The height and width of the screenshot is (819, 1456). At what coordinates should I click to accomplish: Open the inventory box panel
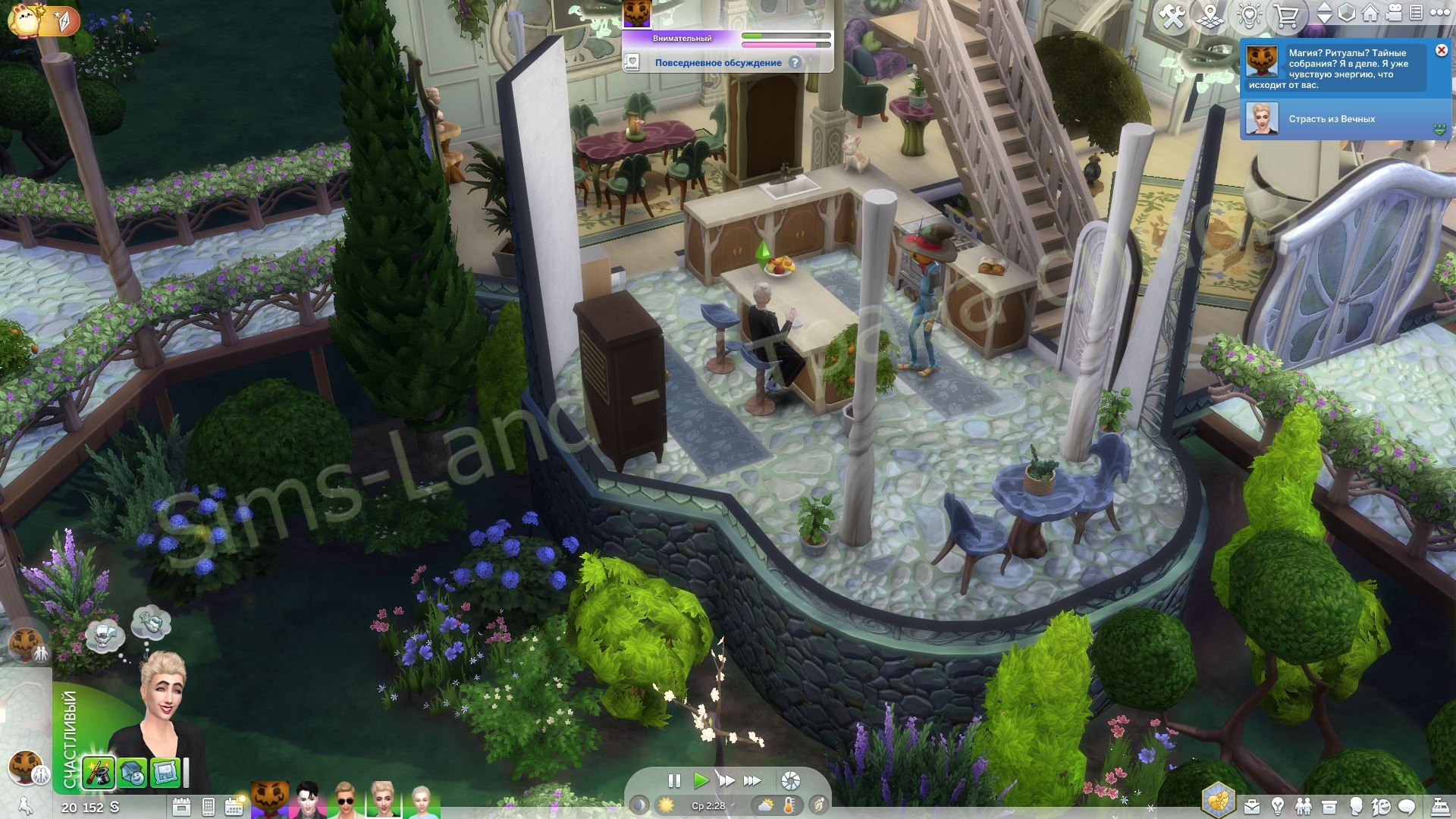(1329, 806)
